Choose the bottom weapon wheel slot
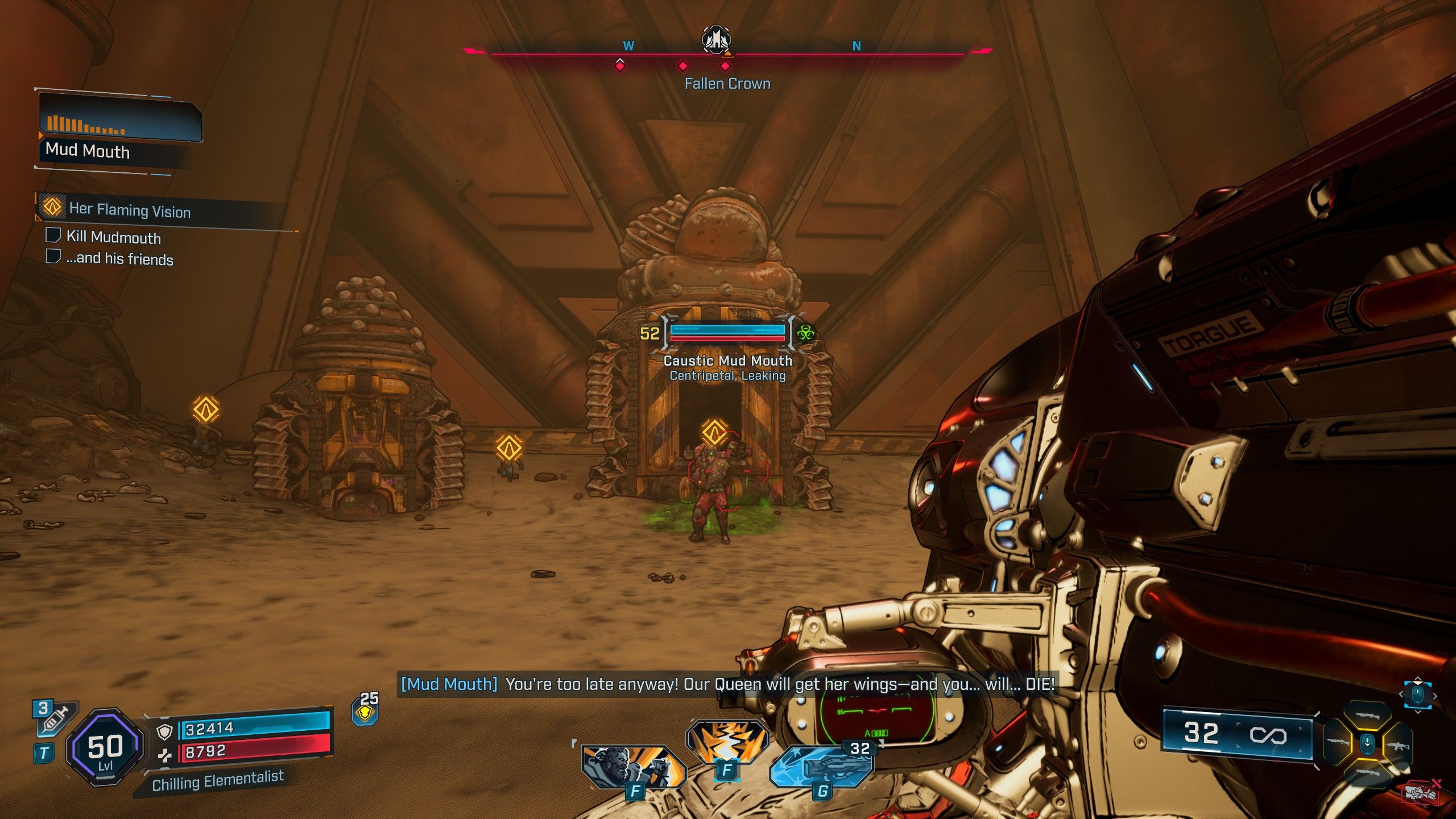The width and height of the screenshot is (1456, 819). 1368,772
